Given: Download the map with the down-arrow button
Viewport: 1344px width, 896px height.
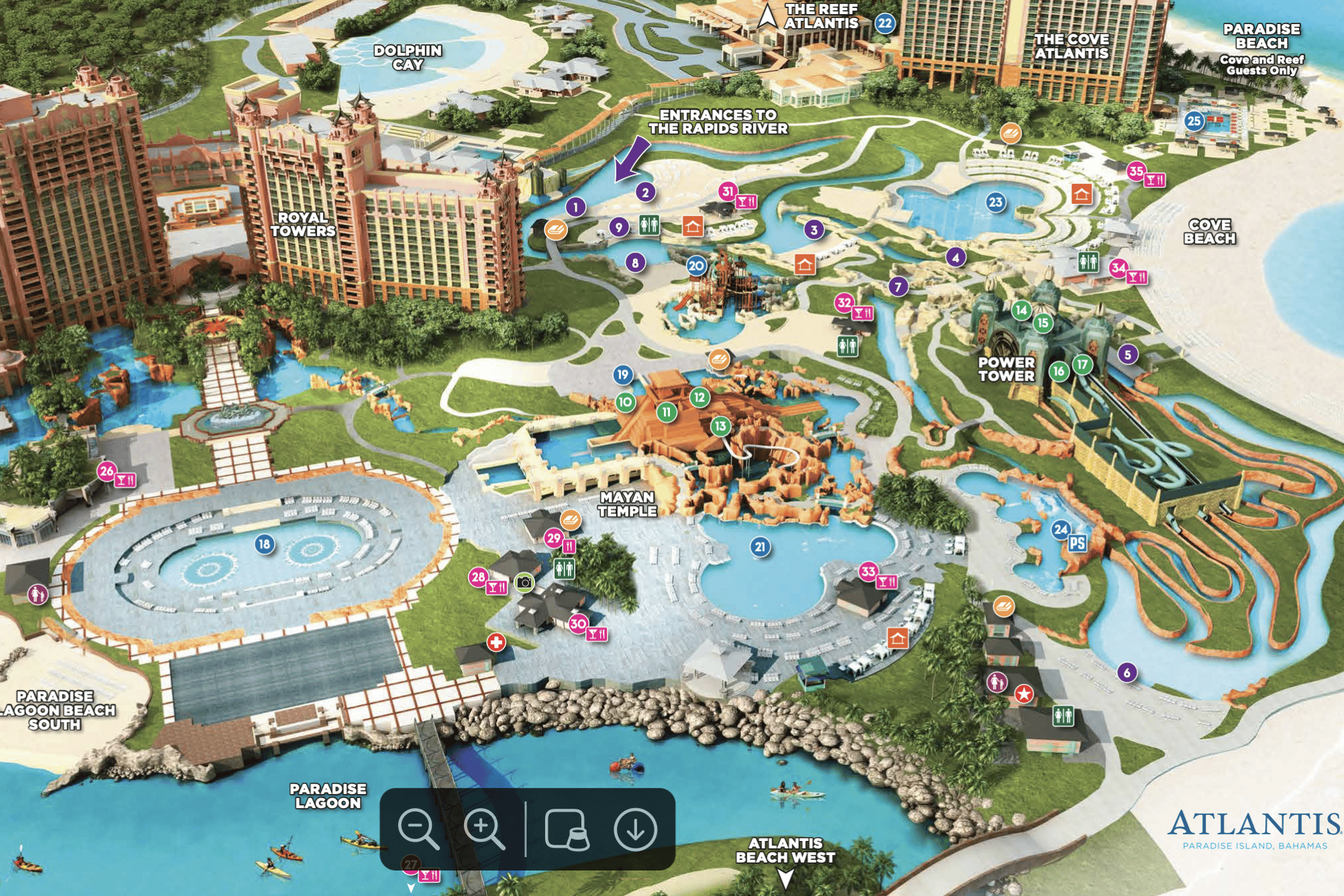Looking at the screenshot, I should [635, 829].
